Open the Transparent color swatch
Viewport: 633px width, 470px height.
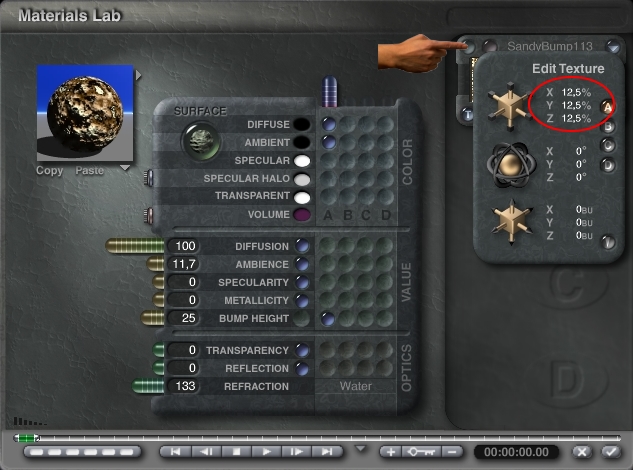(x=301, y=197)
